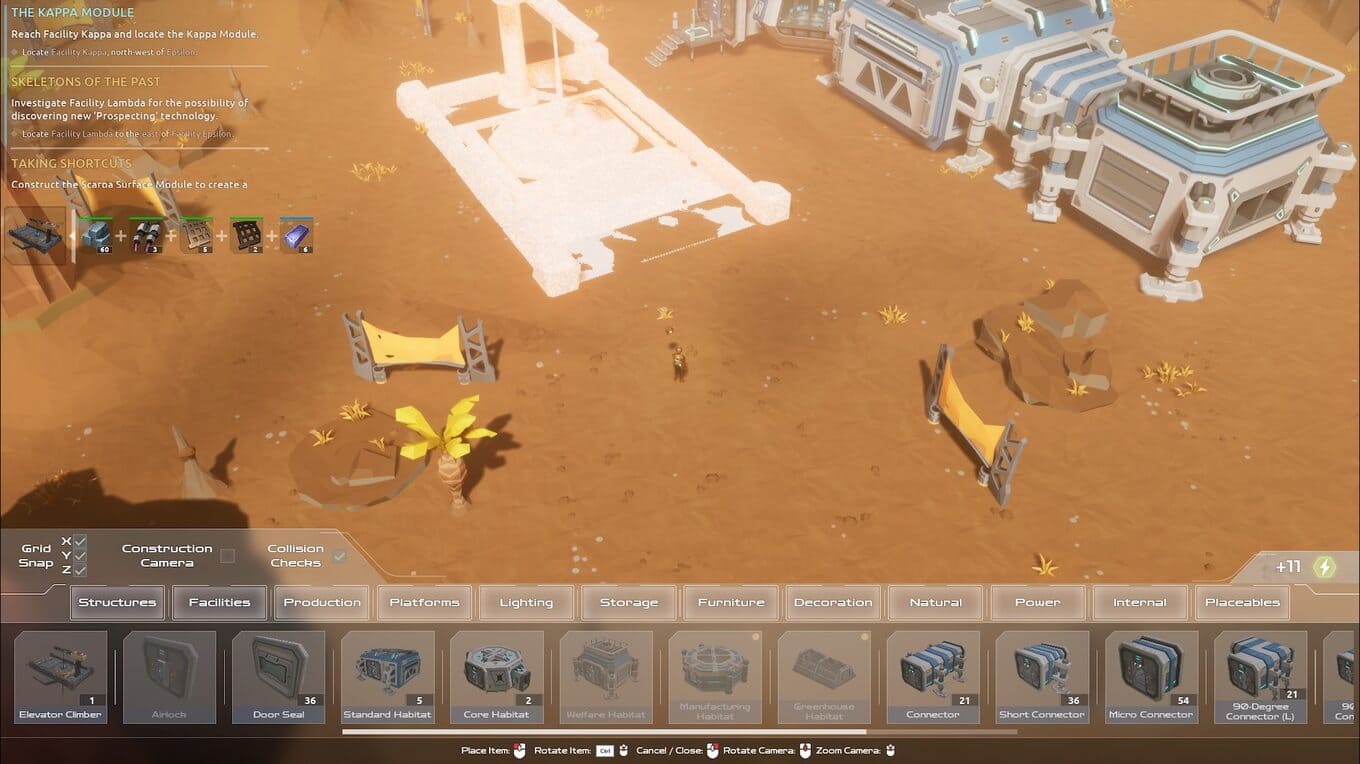
Task: Select the Core Habitat structure
Action: click(x=497, y=676)
